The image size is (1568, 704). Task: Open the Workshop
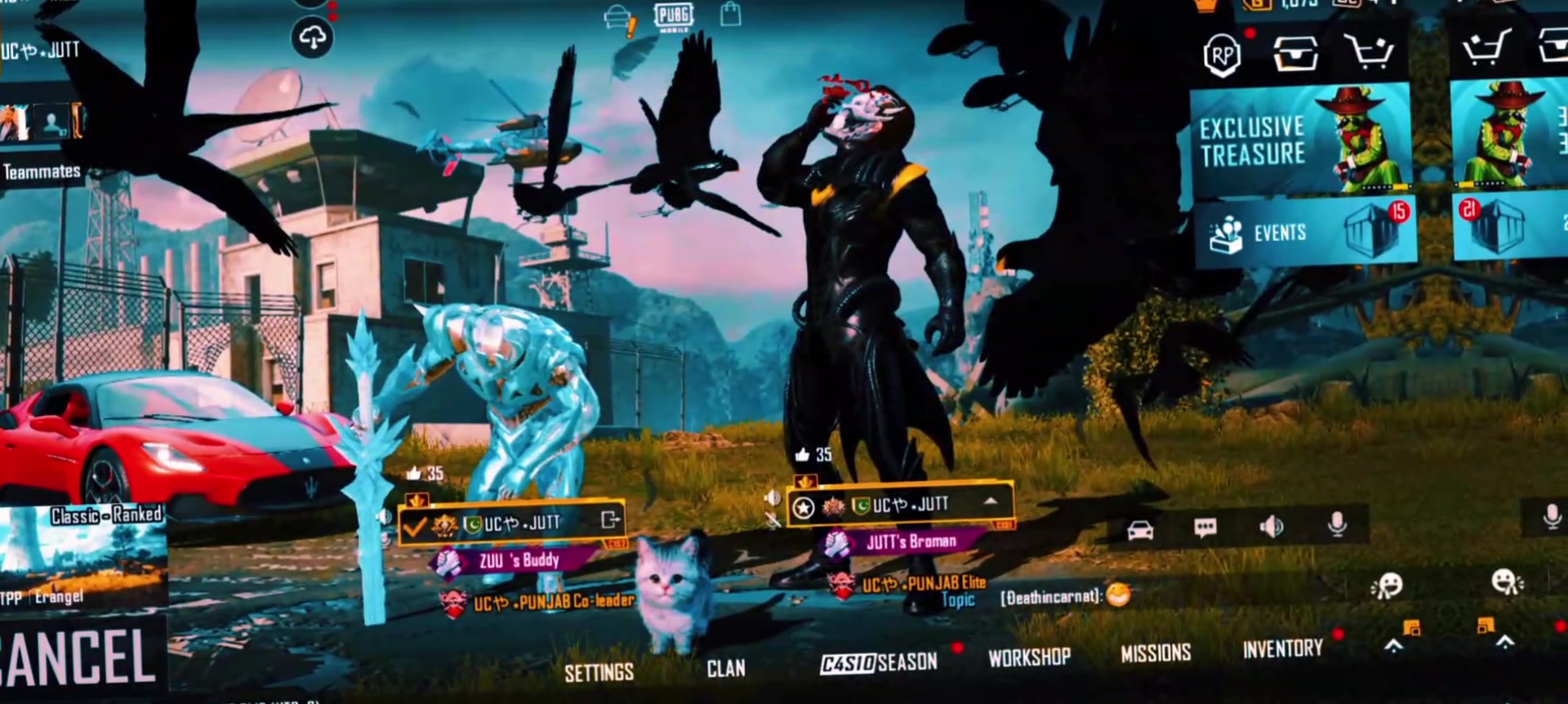1029,657
